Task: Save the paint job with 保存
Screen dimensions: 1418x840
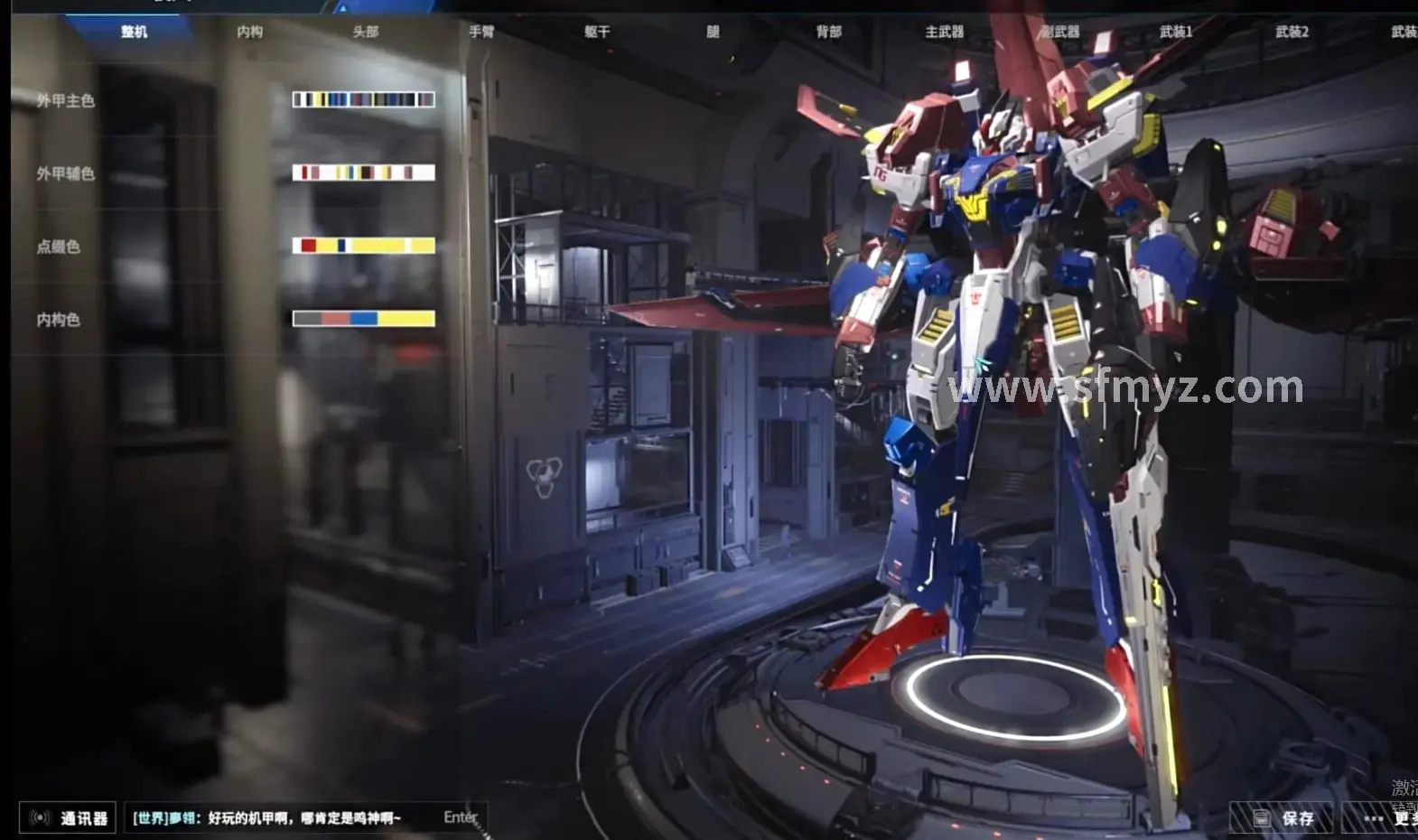Action: (x=1283, y=818)
